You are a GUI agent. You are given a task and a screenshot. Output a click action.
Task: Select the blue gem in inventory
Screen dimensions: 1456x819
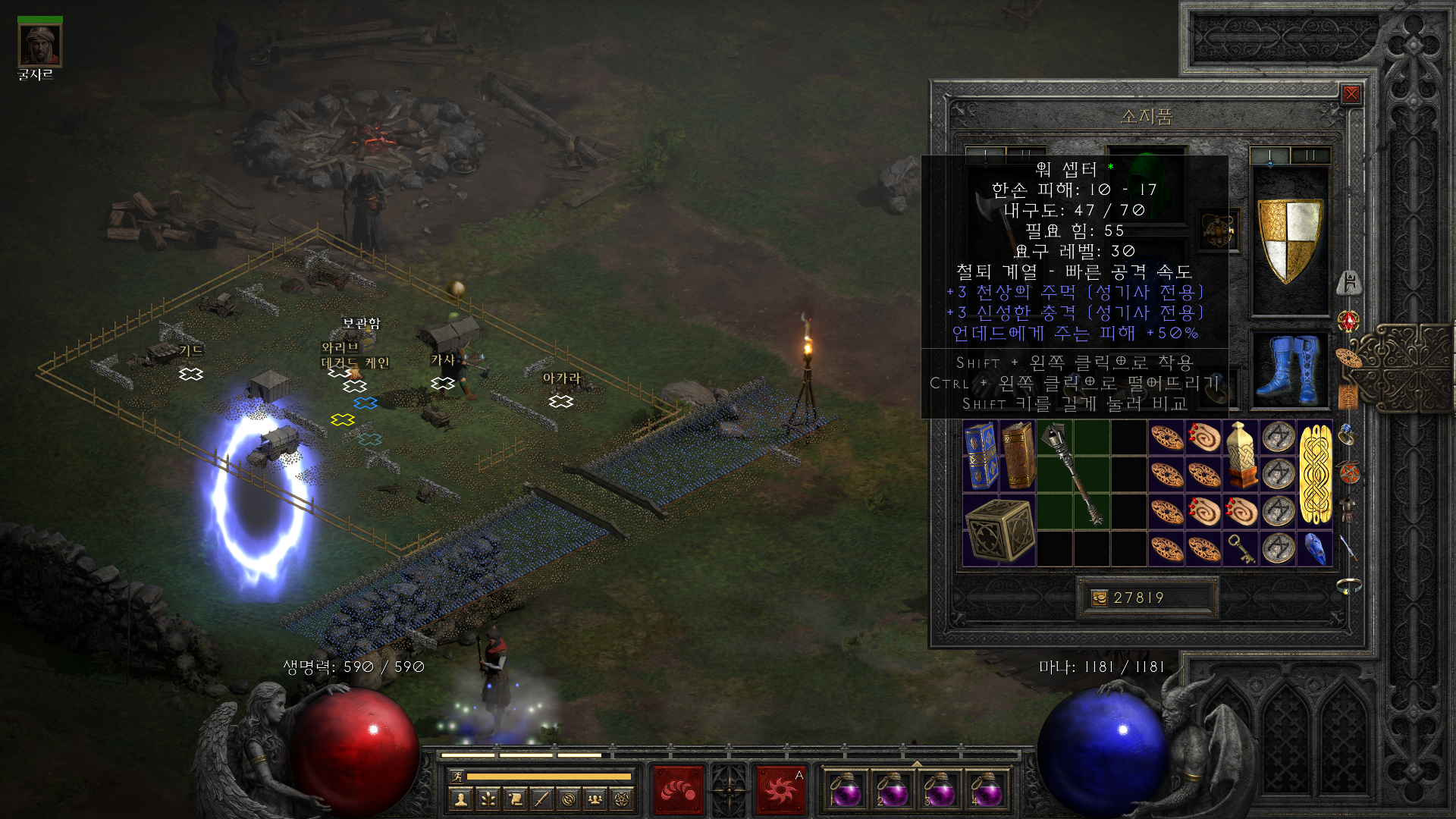[1315, 548]
